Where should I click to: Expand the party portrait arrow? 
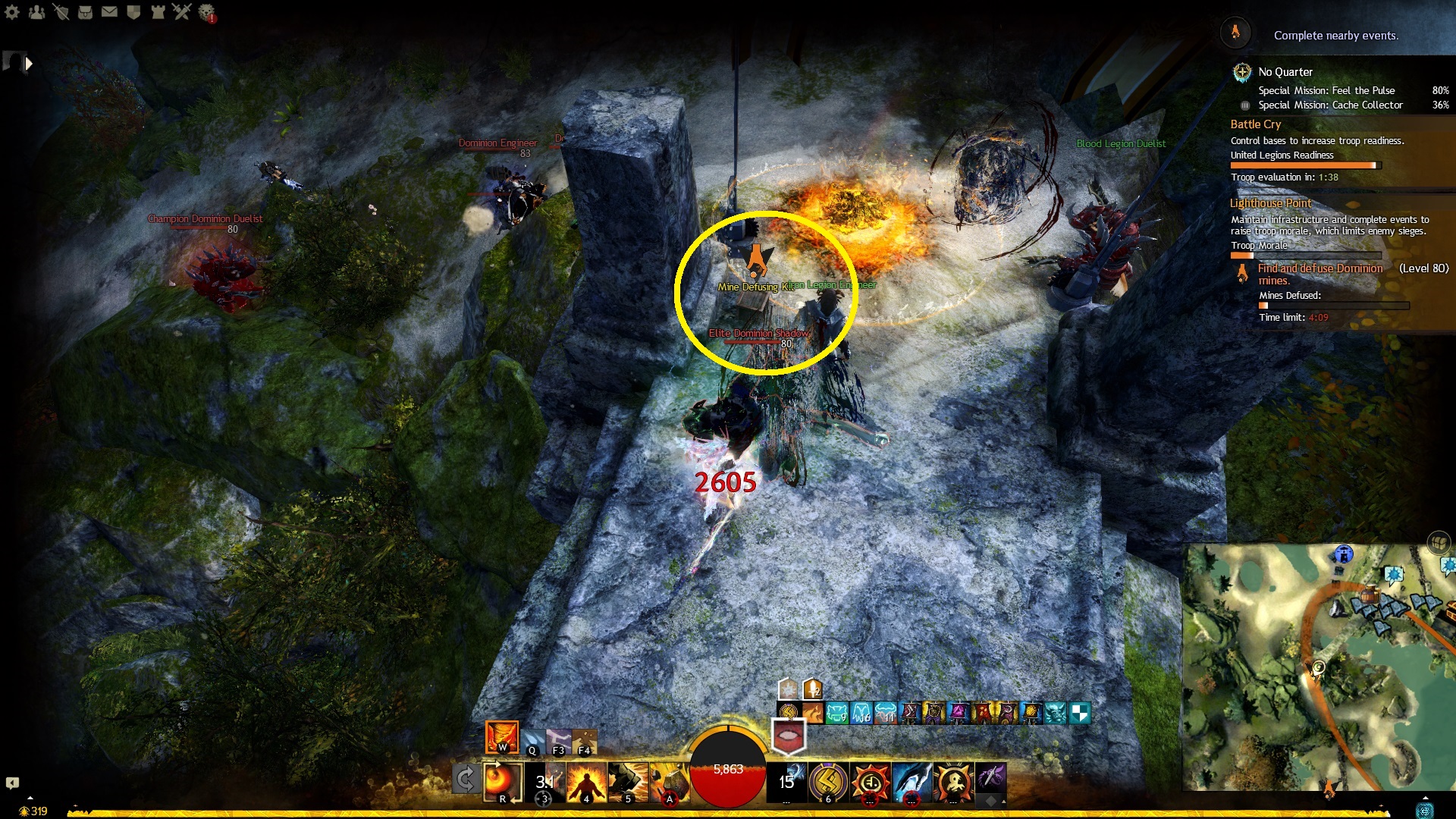tap(29, 64)
